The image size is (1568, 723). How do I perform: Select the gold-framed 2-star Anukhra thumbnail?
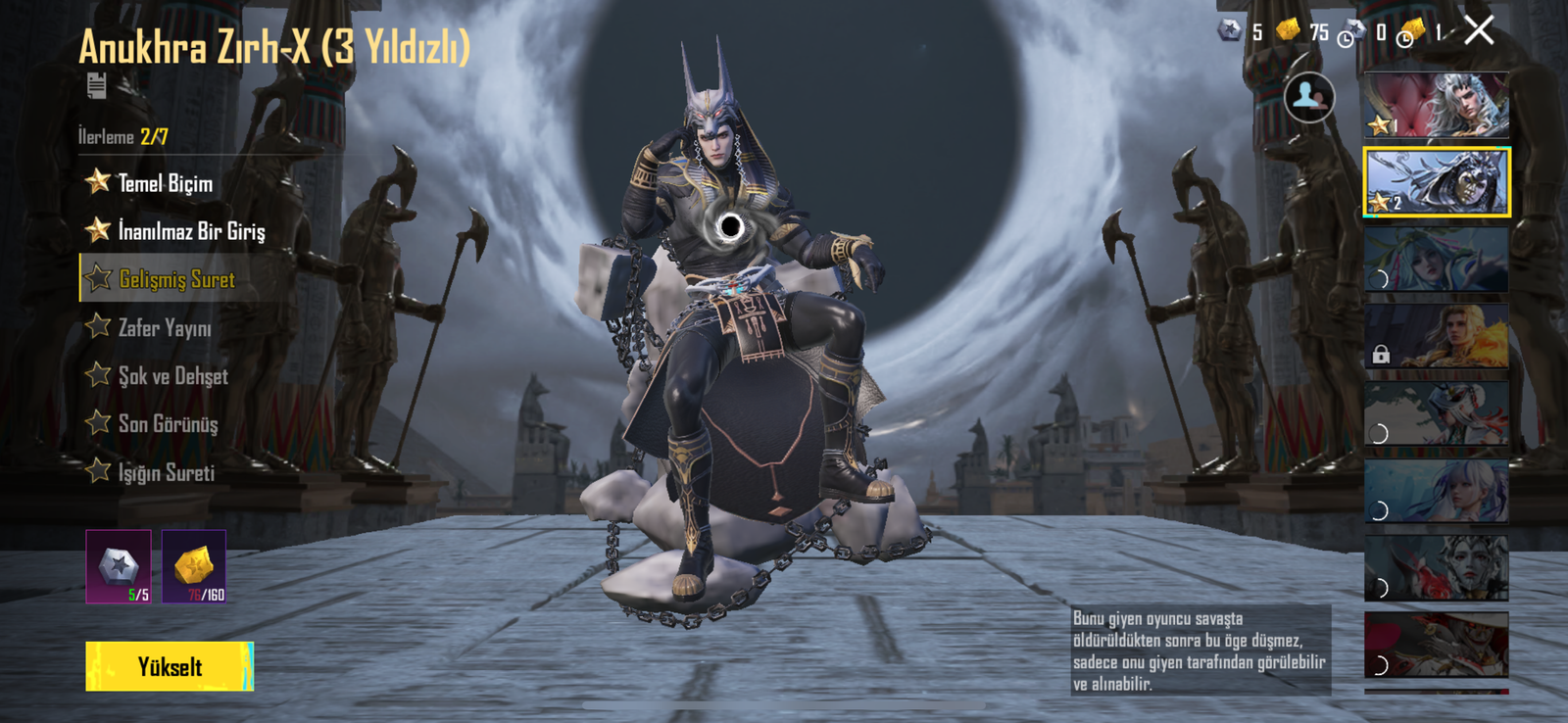pyautogui.click(x=1436, y=181)
